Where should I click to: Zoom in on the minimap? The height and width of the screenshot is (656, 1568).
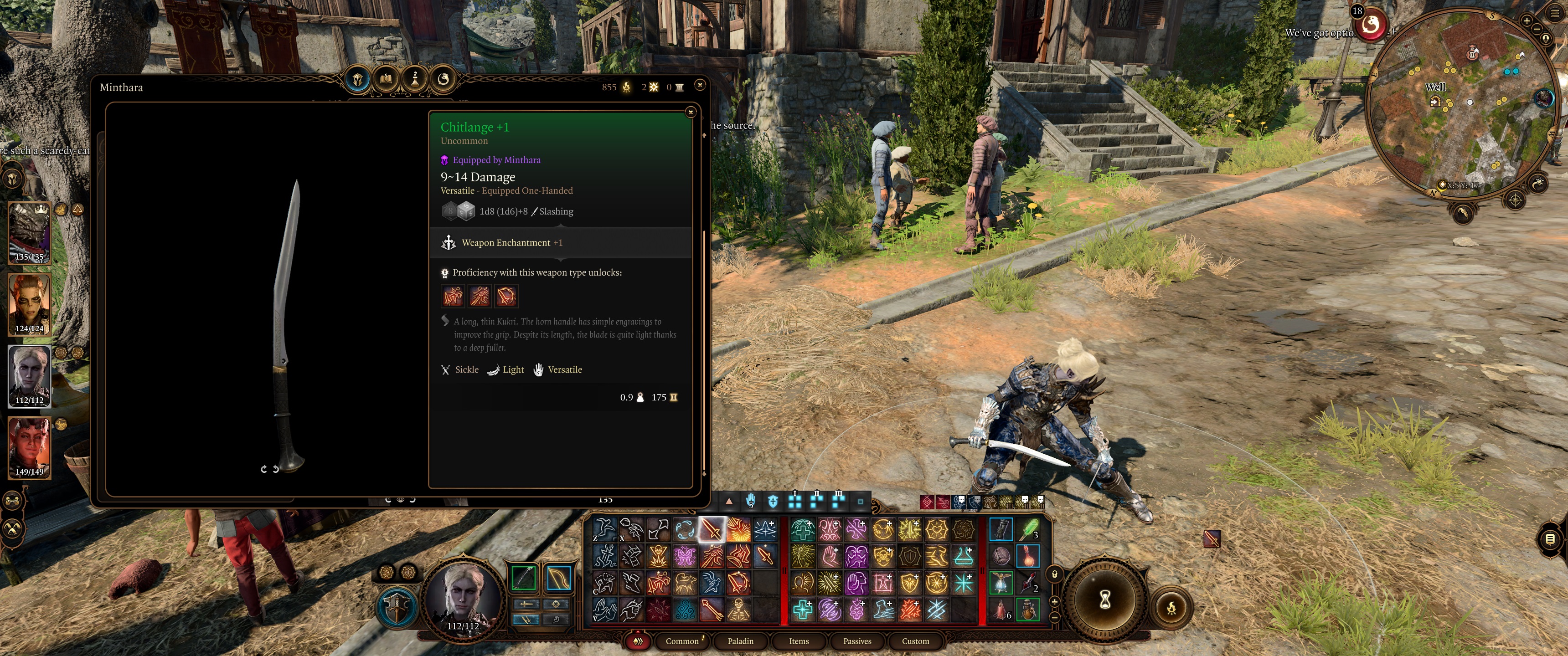tap(1527, 20)
